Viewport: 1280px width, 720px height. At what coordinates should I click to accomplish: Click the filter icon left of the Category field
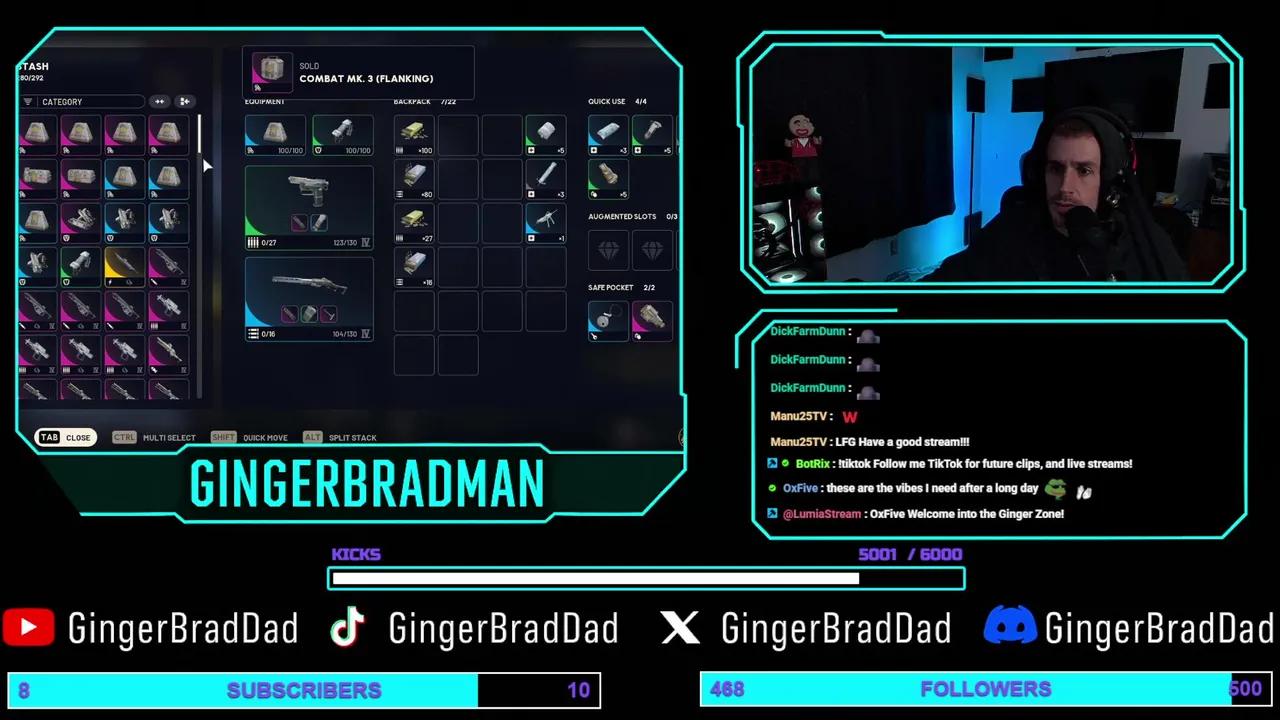28,101
